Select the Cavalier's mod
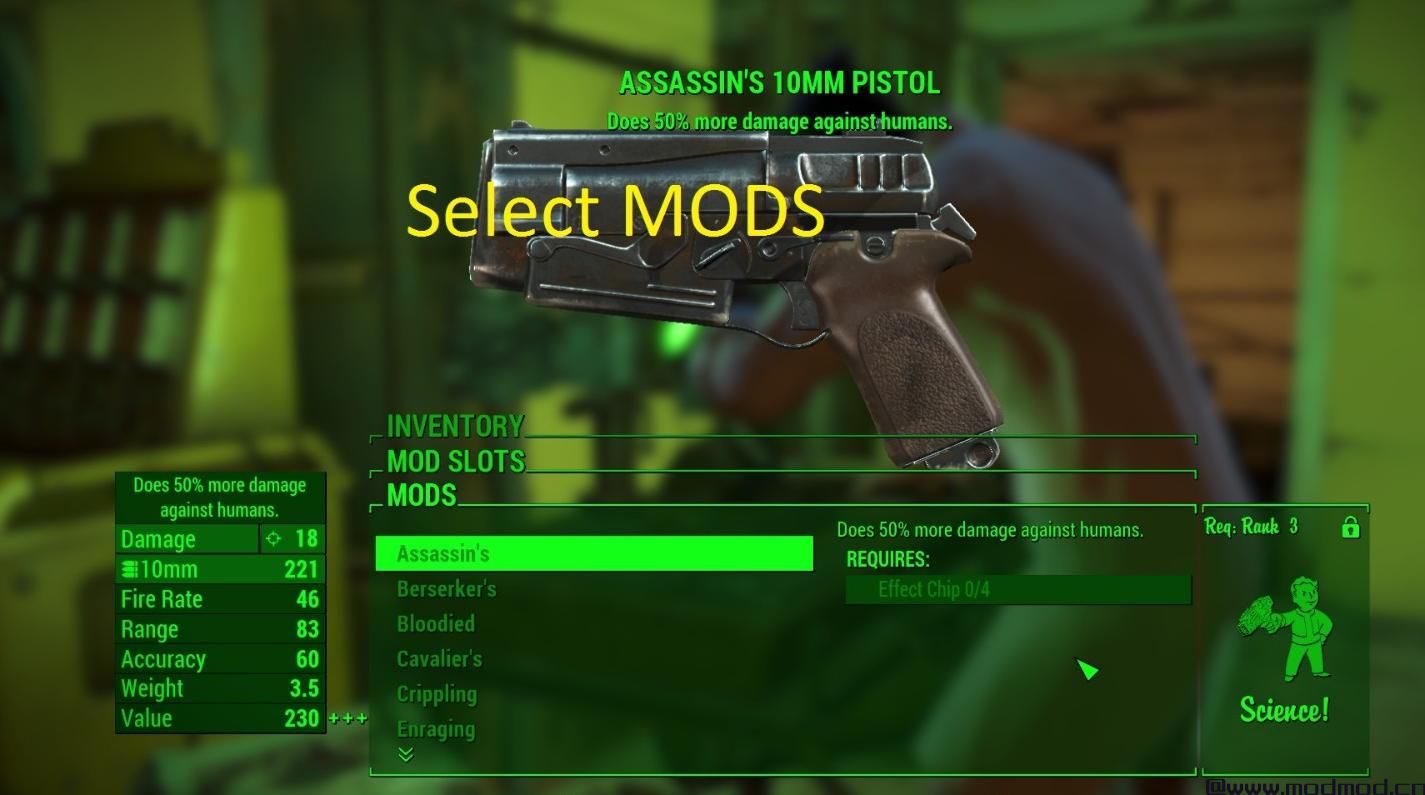The image size is (1425, 795). 439,659
